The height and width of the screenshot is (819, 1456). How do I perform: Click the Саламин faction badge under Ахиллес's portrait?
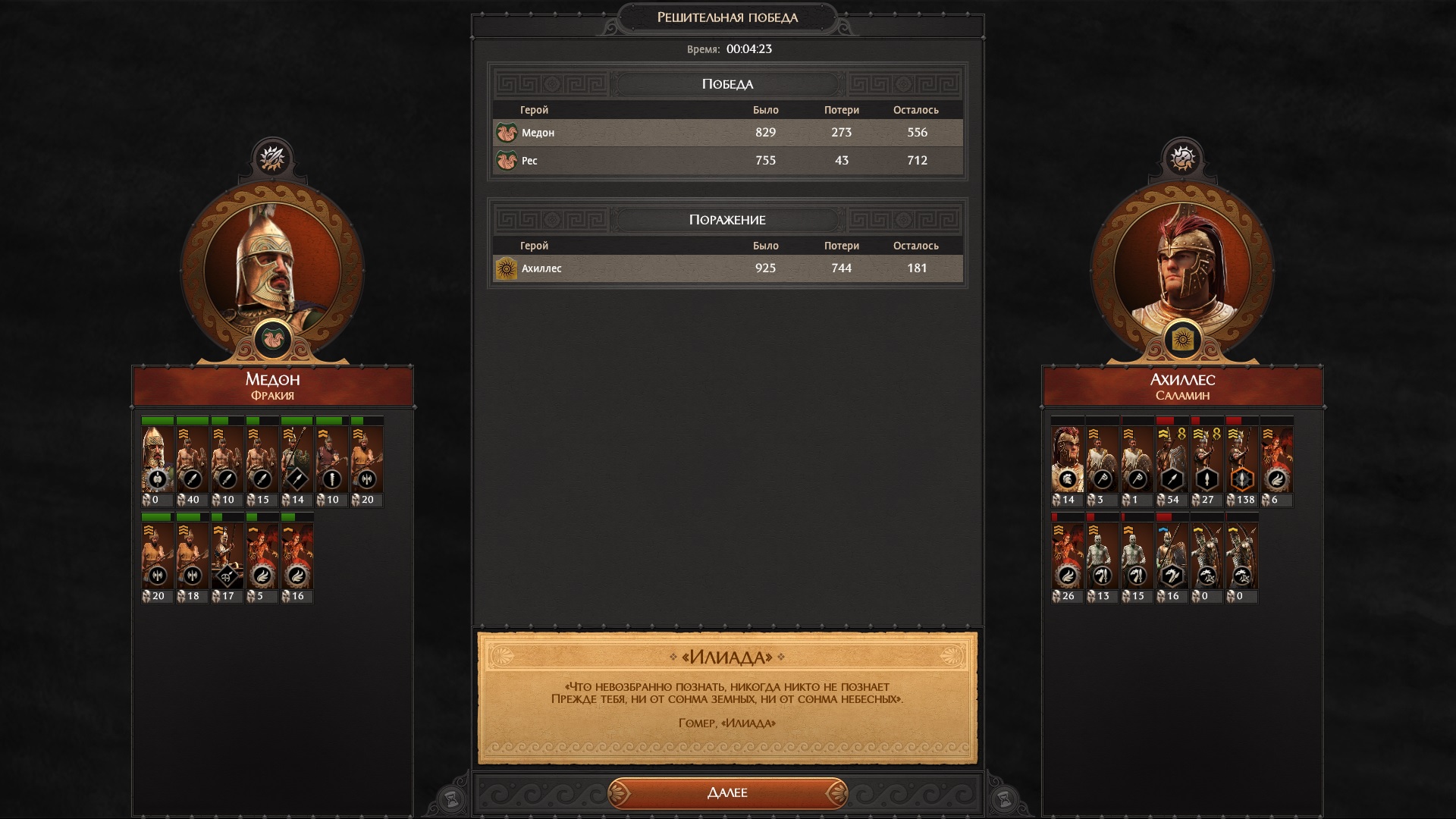[1182, 339]
